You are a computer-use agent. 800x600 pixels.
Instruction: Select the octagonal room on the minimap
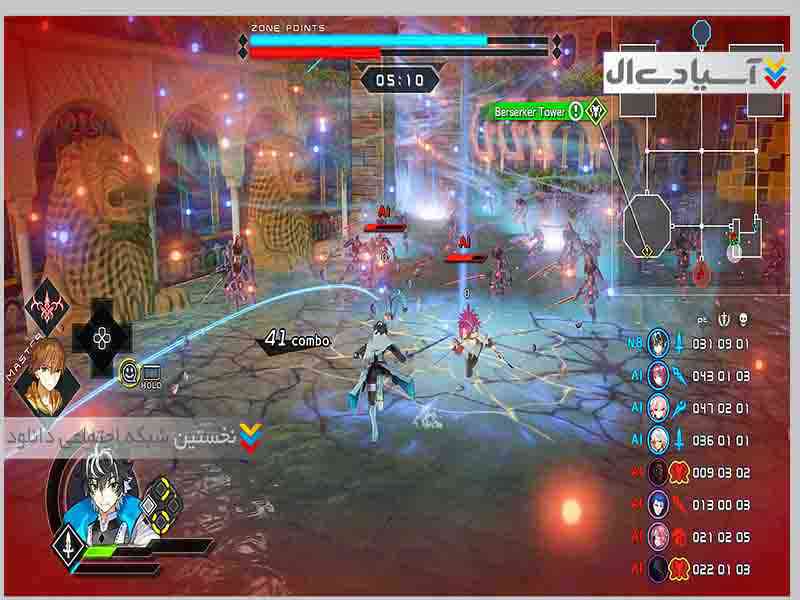click(646, 223)
